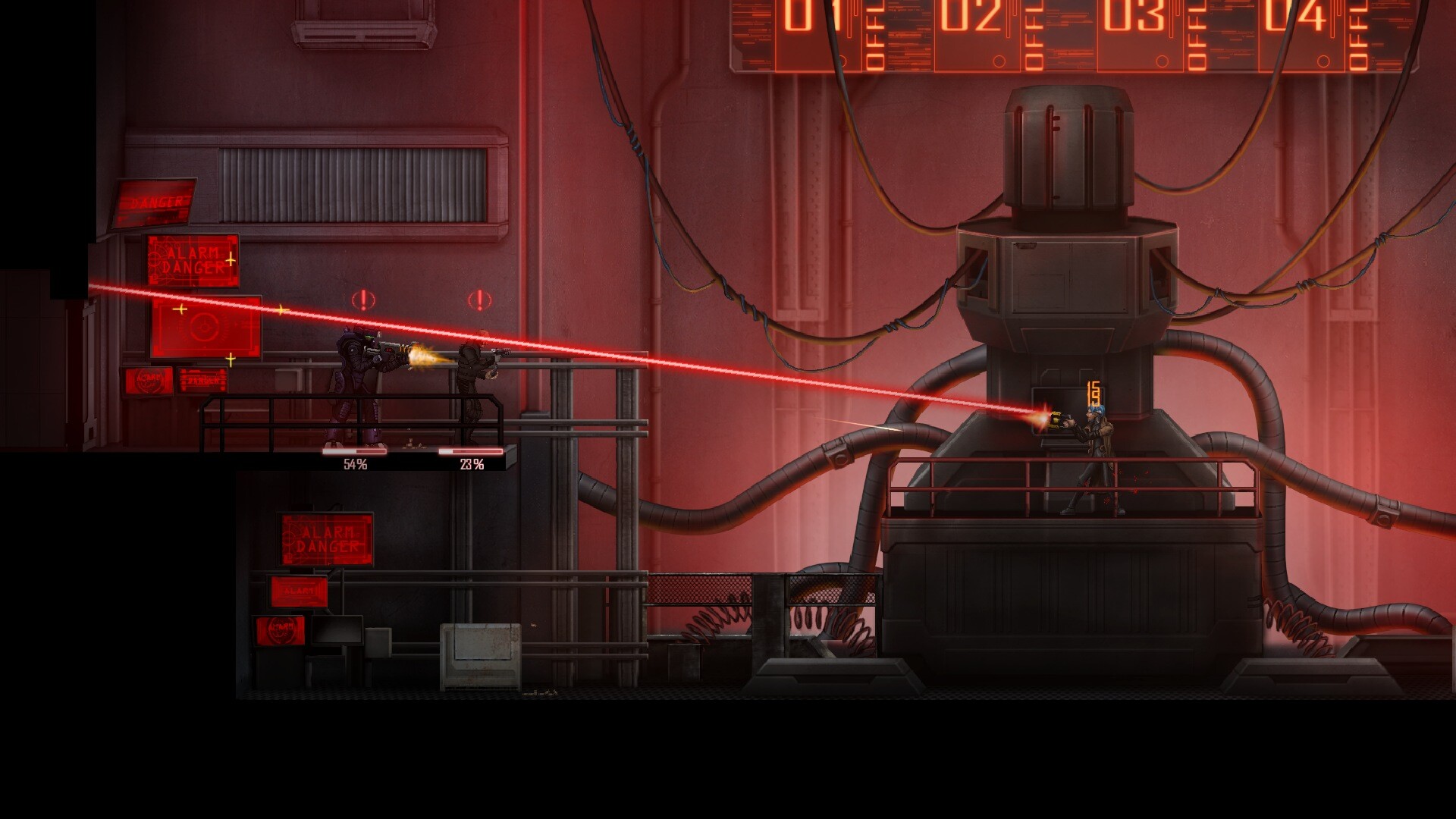The width and height of the screenshot is (1456, 819).
Task: Click the tilted DANGER sign top left
Action: click(155, 201)
